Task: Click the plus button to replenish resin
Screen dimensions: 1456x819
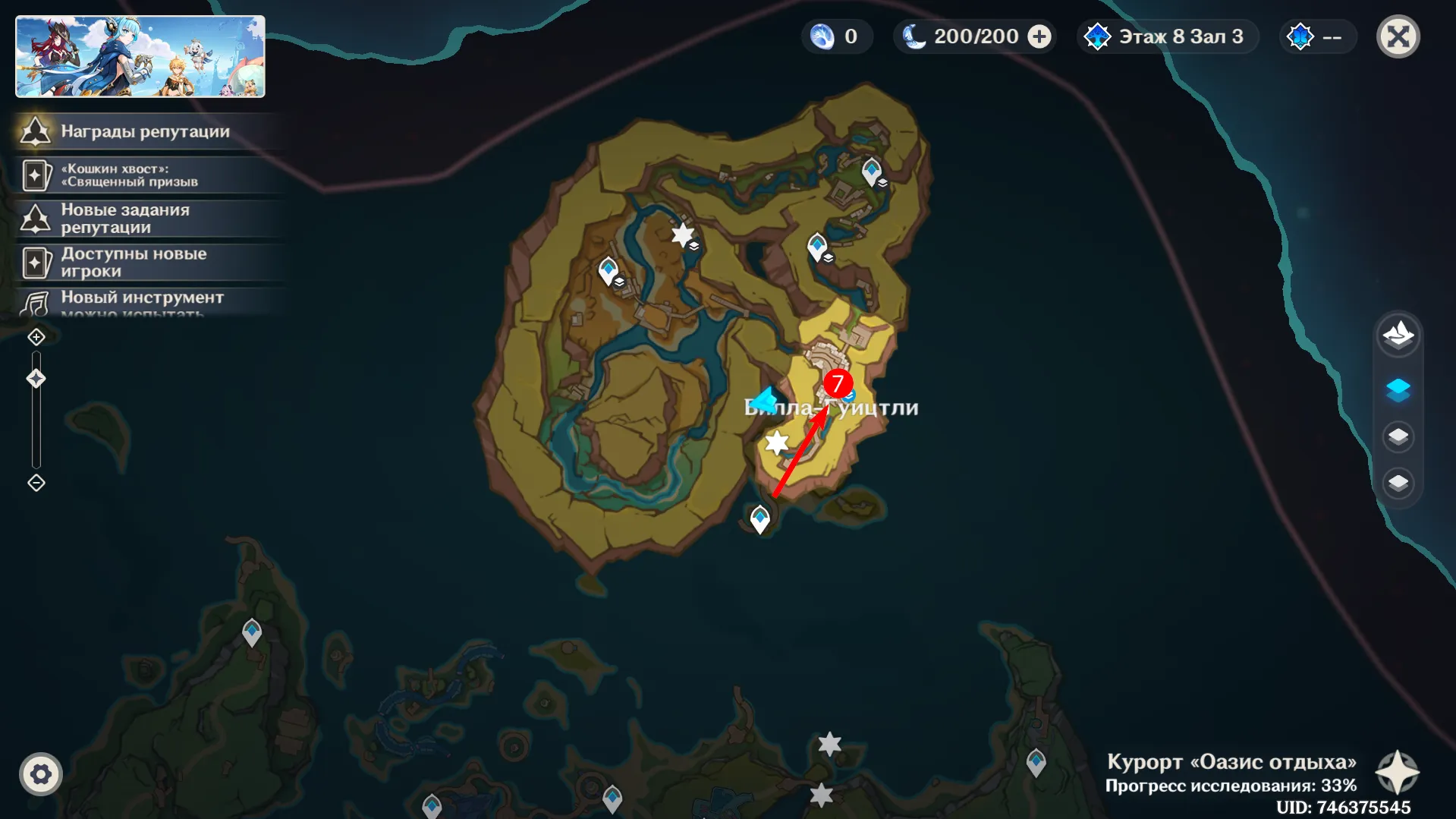Action: click(1038, 36)
